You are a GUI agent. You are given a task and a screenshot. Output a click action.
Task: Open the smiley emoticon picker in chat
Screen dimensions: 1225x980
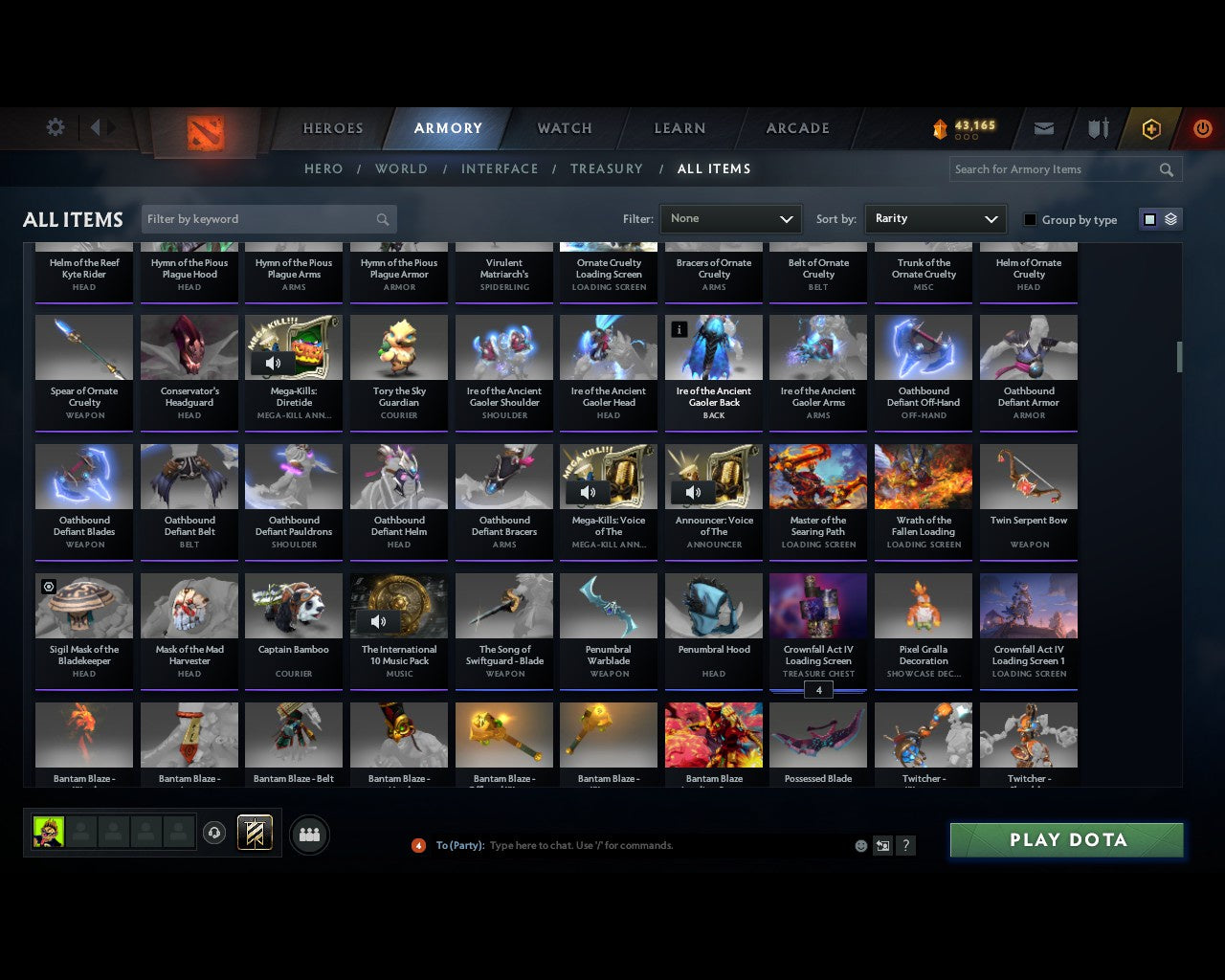(x=860, y=845)
